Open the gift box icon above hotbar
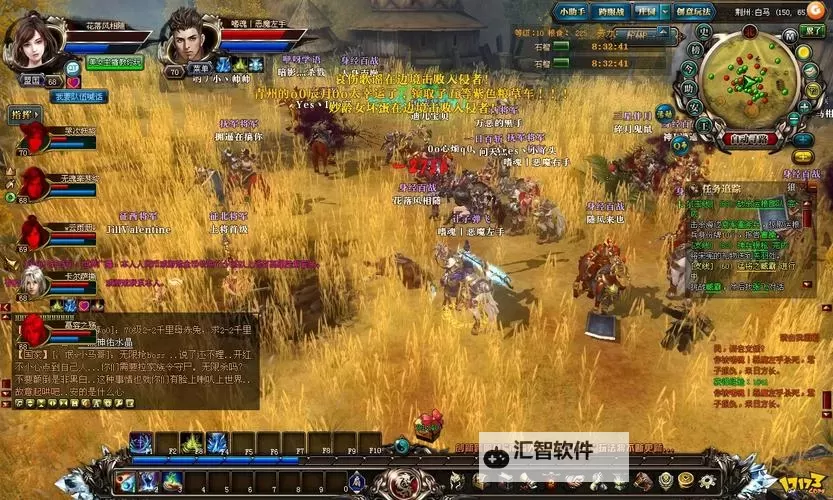The image size is (833, 500). tap(429, 425)
